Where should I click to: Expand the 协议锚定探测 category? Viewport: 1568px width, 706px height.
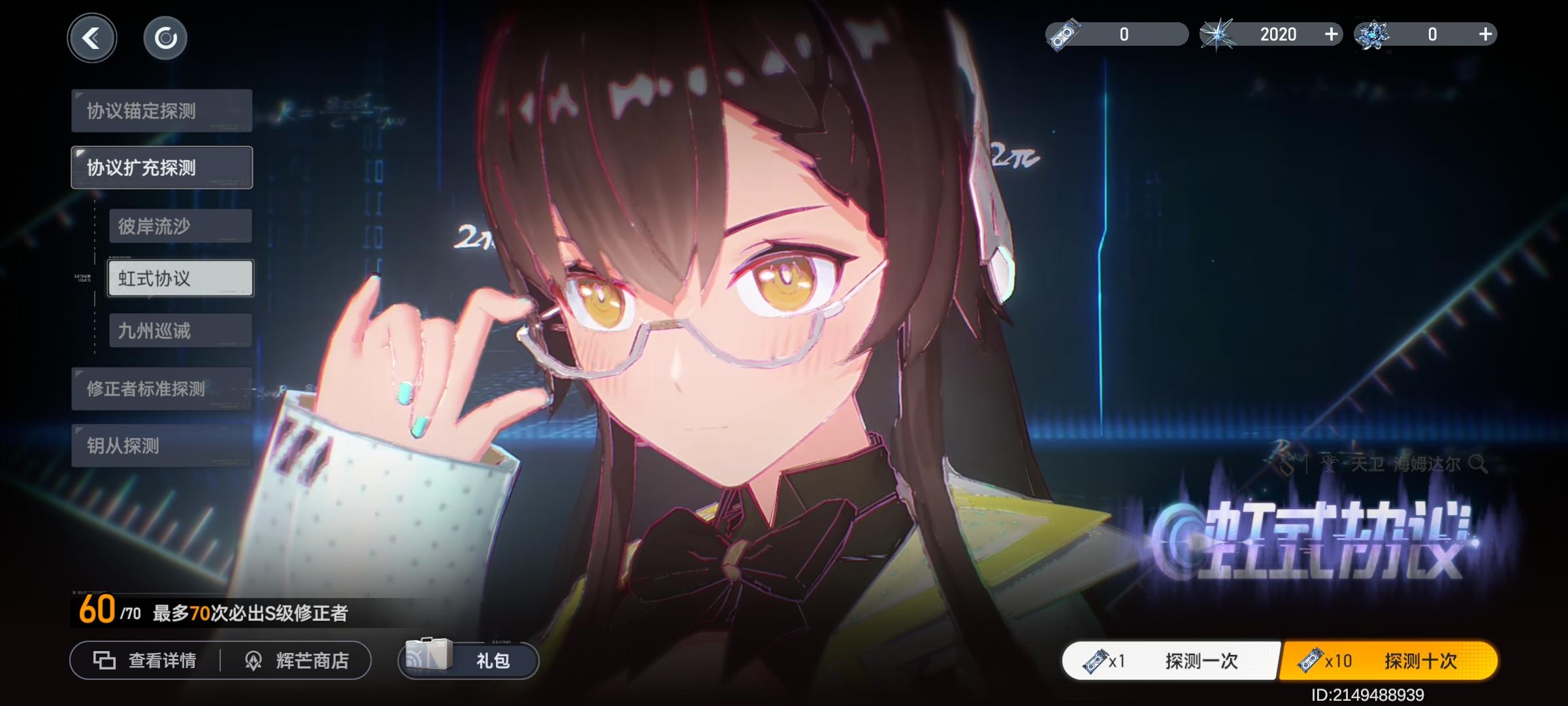pyautogui.click(x=161, y=110)
